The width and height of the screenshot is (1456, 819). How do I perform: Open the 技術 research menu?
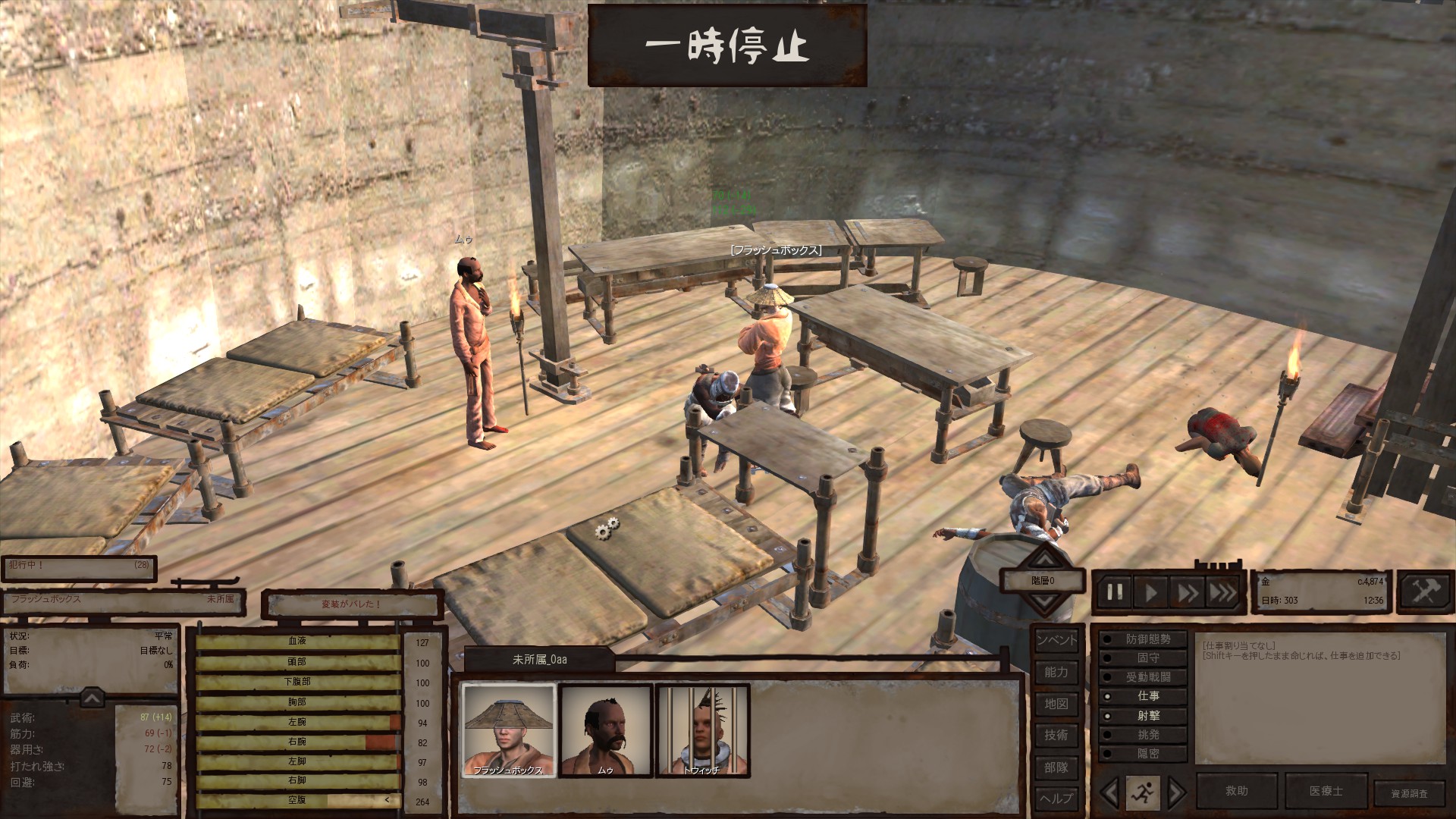click(x=1056, y=735)
